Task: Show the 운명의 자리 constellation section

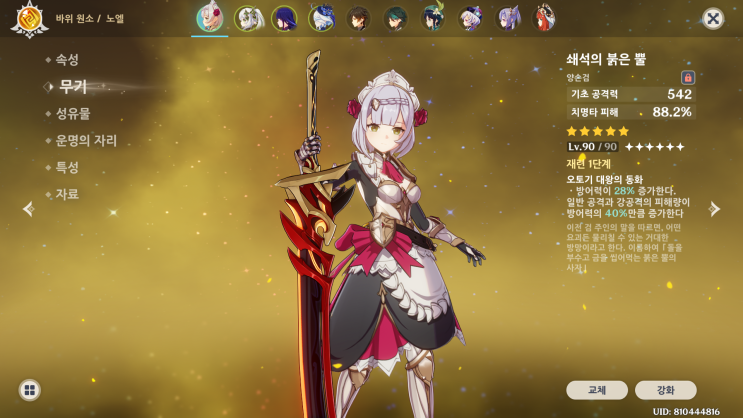Action: coord(86,141)
